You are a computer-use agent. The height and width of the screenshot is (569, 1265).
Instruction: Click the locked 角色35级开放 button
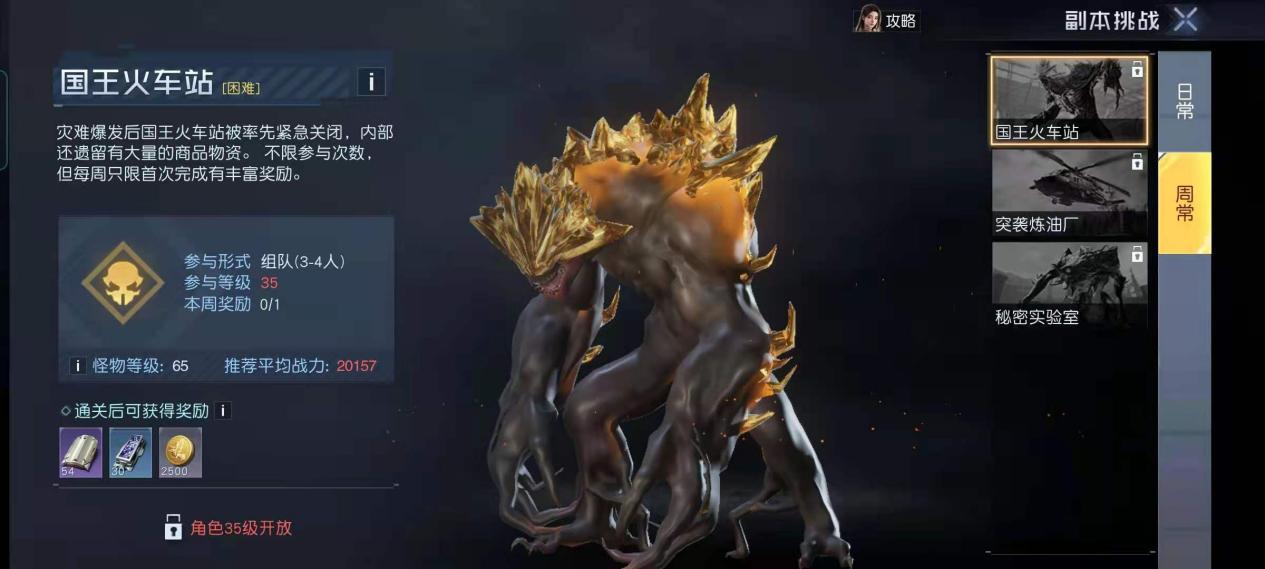click(229, 527)
